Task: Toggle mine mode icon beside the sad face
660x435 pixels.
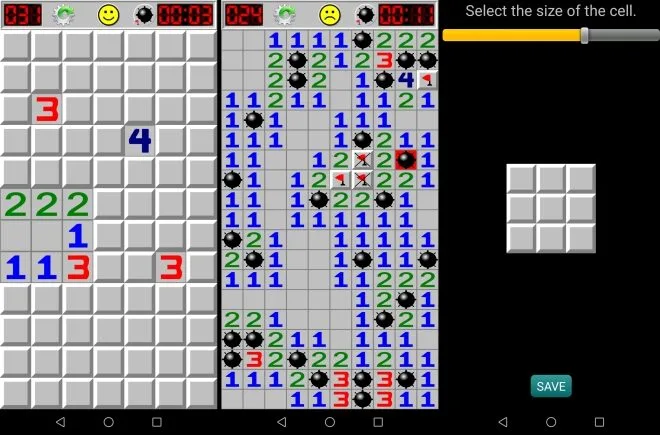Action: [364, 15]
